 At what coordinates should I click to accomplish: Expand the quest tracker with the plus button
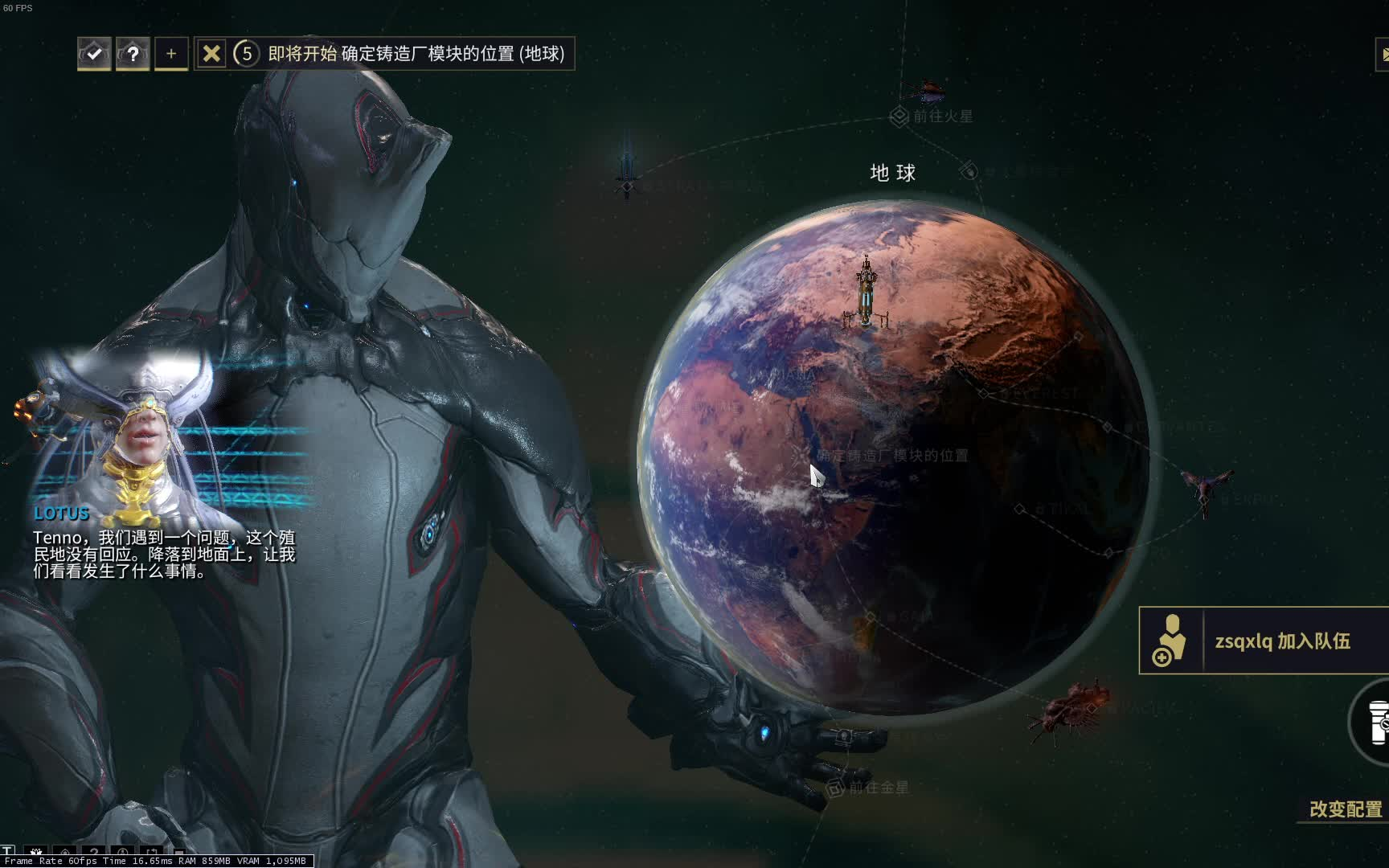click(x=170, y=53)
